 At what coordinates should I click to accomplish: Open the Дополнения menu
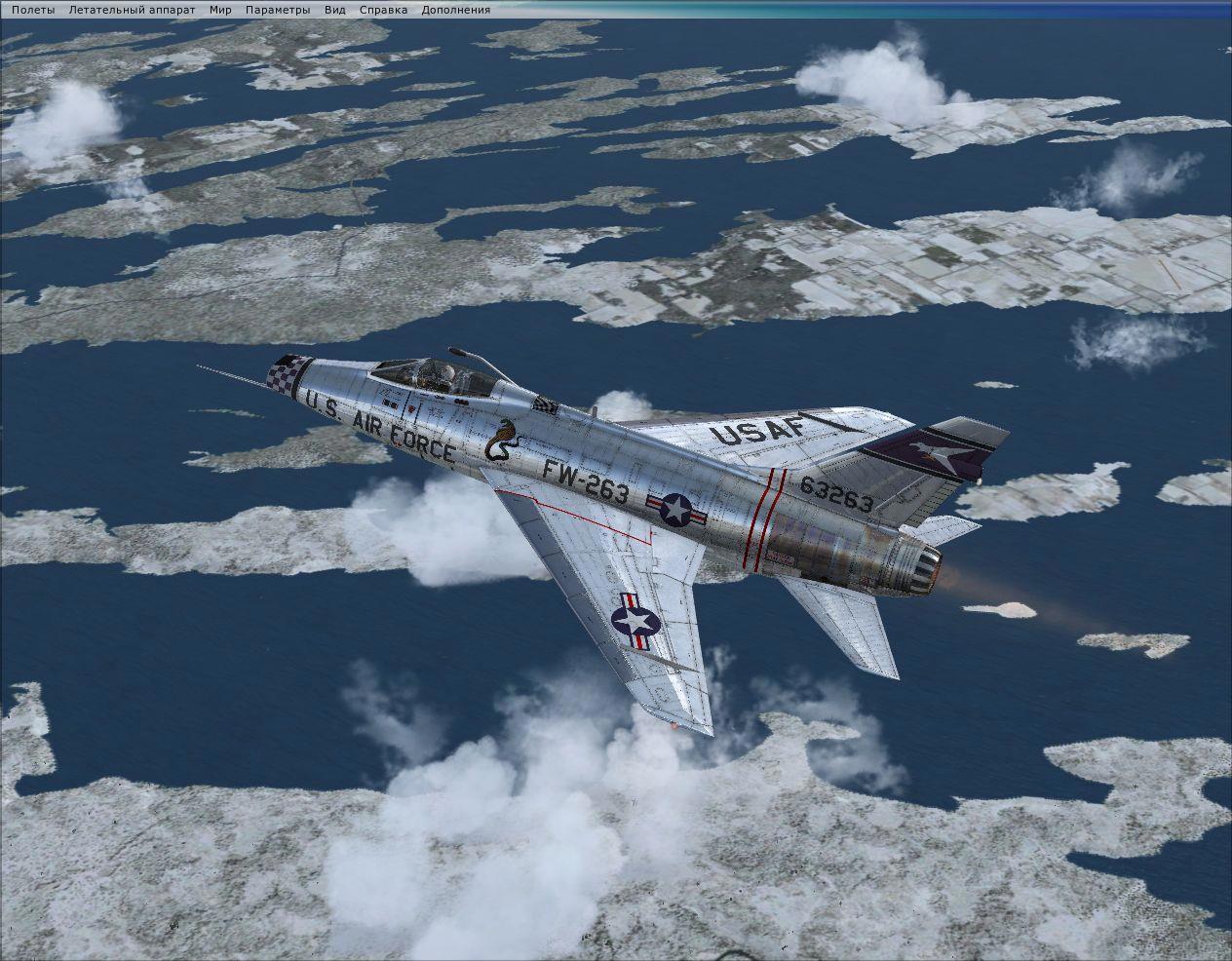pyautogui.click(x=456, y=10)
